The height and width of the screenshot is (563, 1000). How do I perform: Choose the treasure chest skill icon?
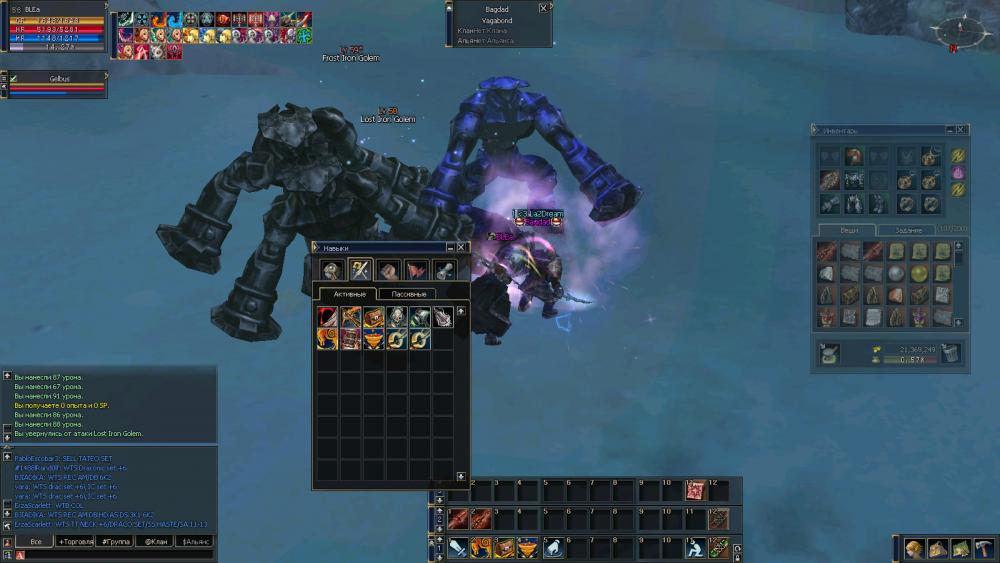pyautogui.click(x=374, y=318)
